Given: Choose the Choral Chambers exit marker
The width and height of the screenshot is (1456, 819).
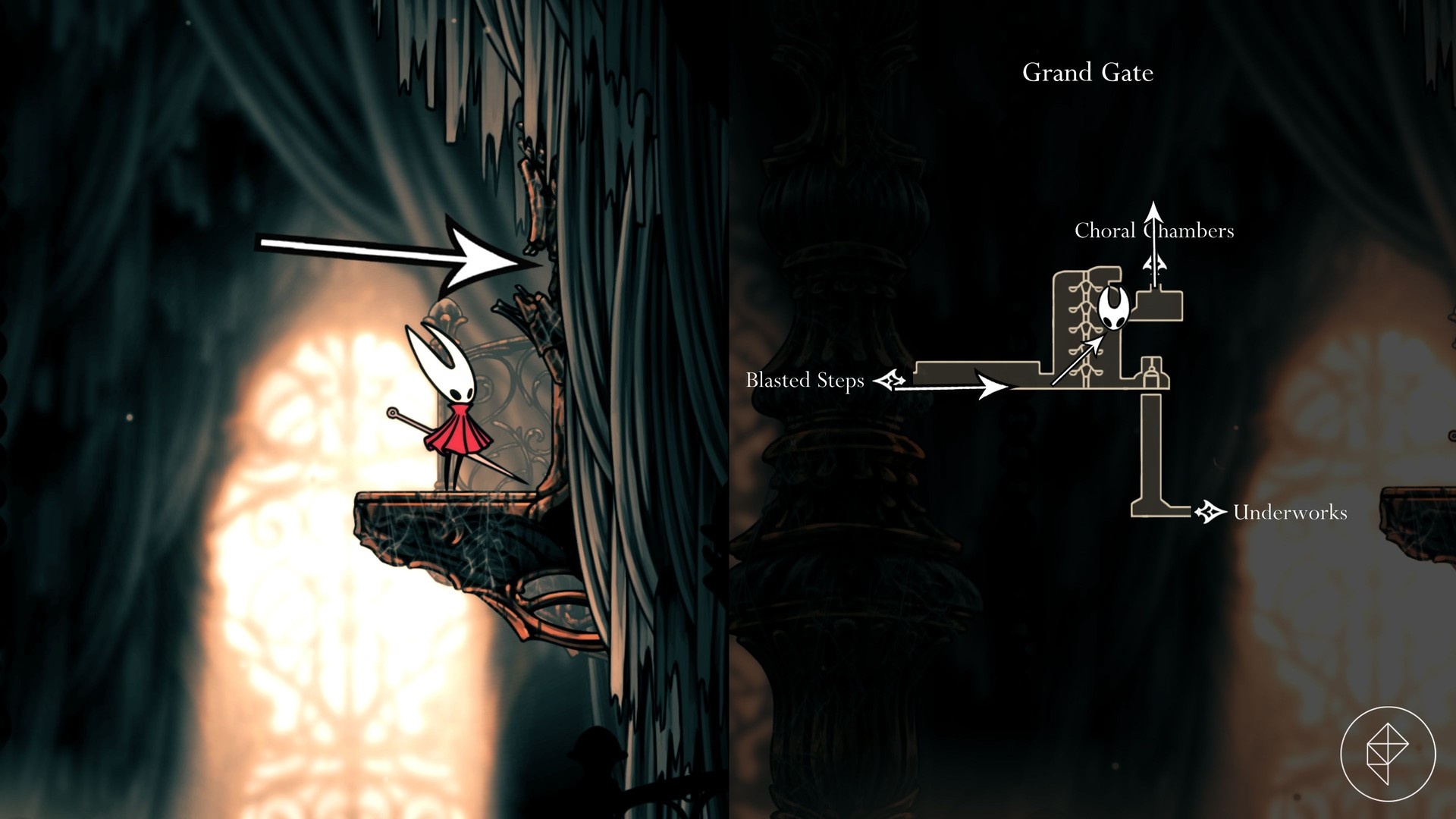Looking at the screenshot, I should click(x=1155, y=265).
